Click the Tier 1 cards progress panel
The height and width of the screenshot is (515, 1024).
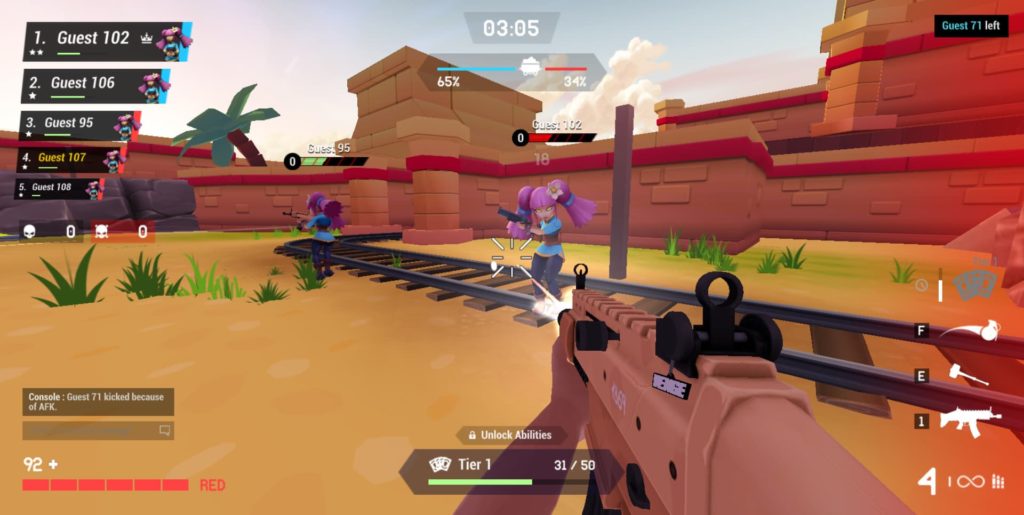click(x=511, y=469)
